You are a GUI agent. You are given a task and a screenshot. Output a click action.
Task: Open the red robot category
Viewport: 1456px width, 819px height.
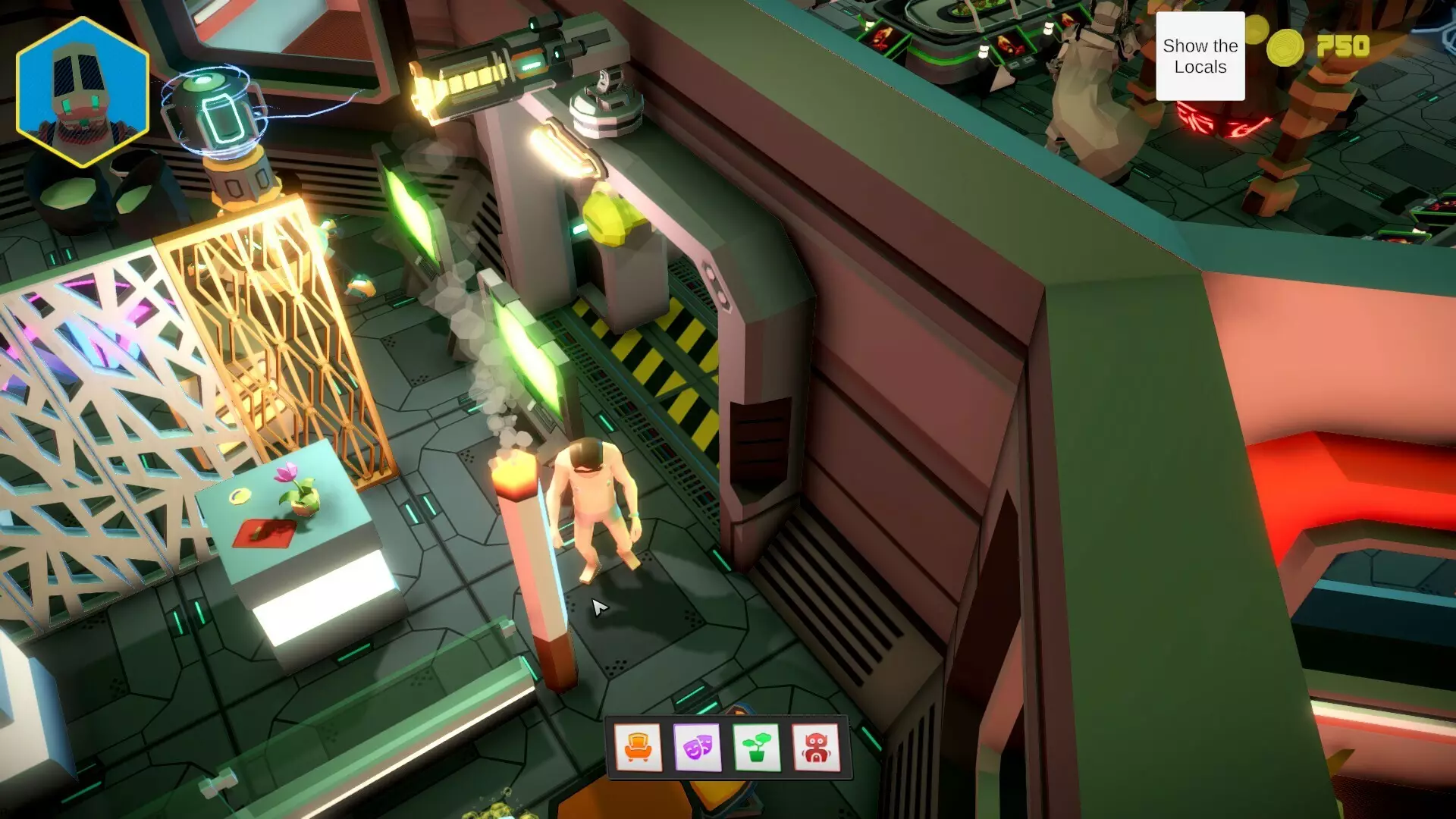pyautogui.click(x=815, y=748)
